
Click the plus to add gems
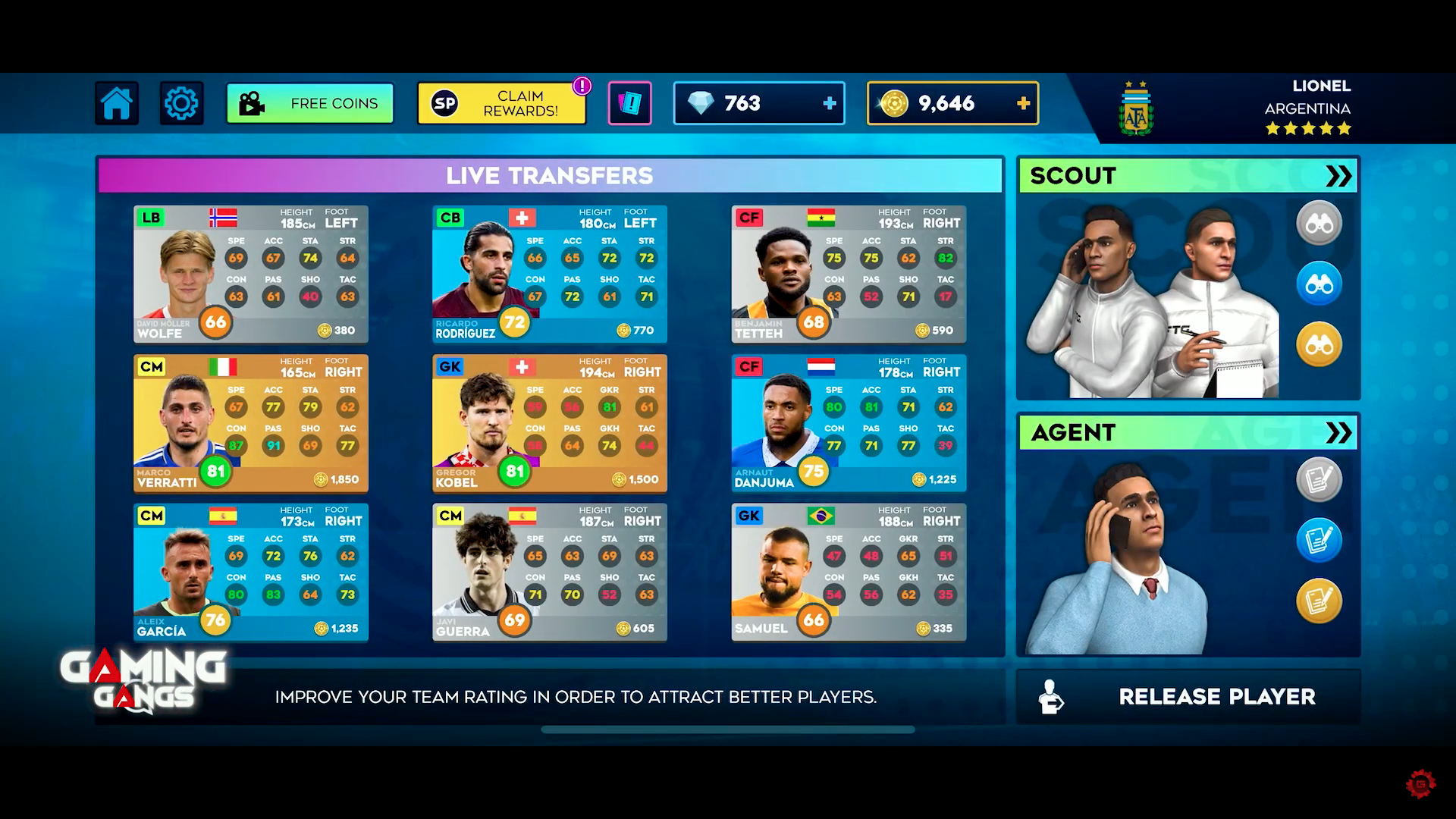tap(830, 103)
